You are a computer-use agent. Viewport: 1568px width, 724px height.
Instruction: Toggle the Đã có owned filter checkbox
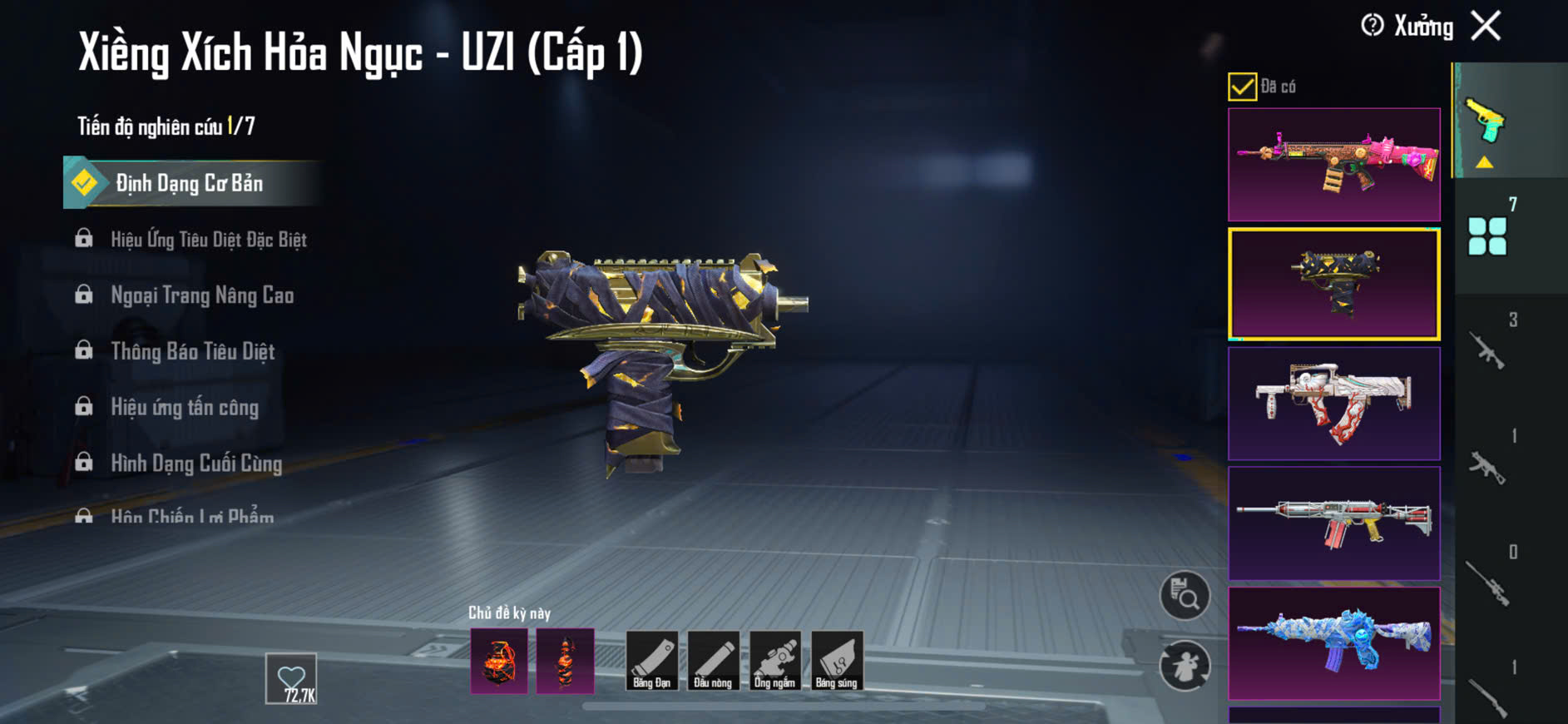coord(1242,87)
